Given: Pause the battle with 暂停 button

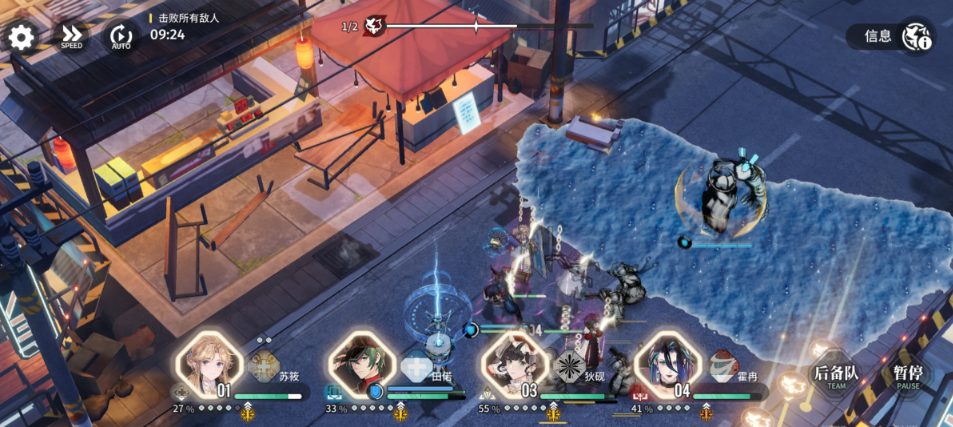Looking at the screenshot, I should point(908,376).
